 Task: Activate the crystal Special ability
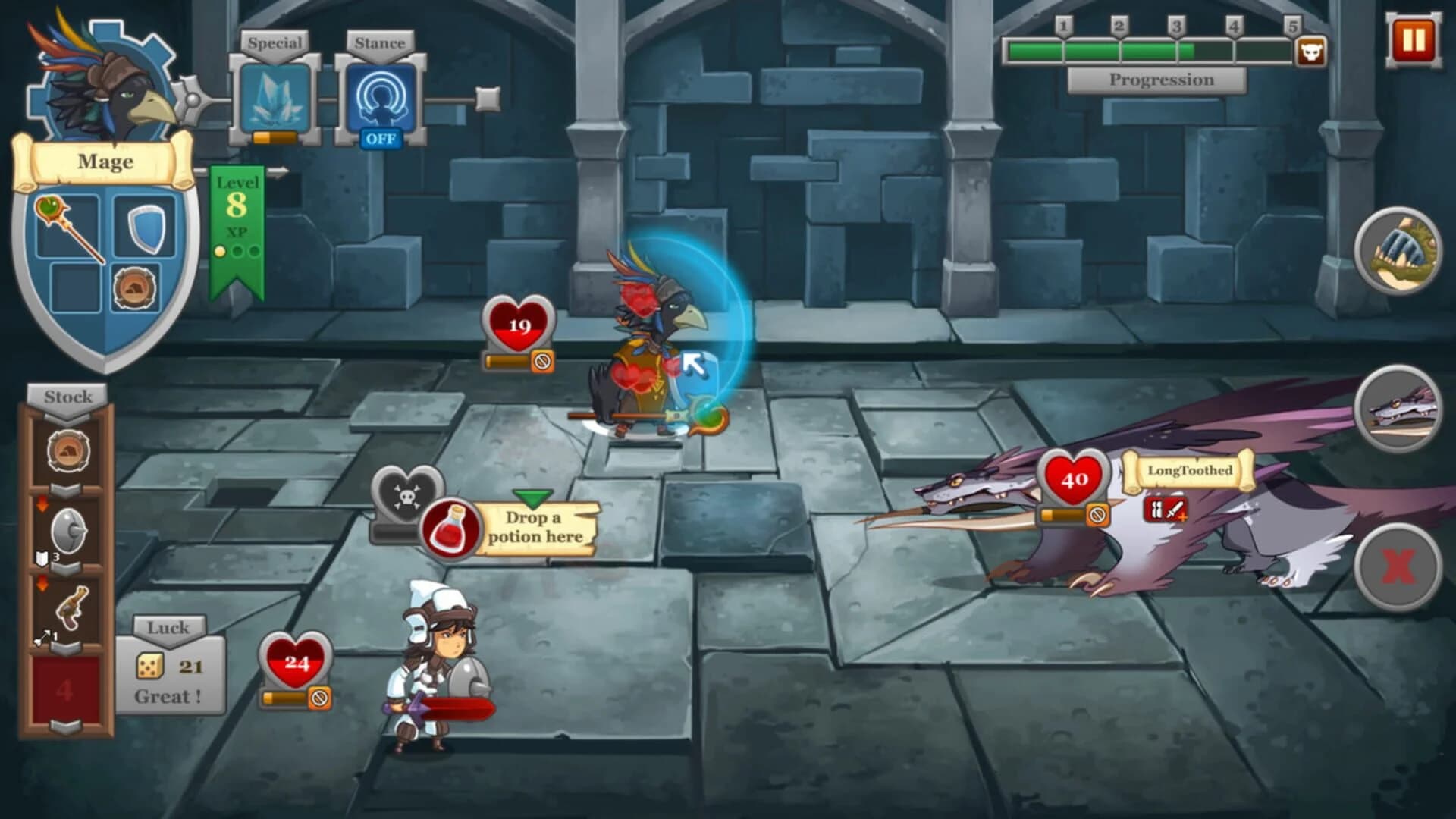point(275,99)
